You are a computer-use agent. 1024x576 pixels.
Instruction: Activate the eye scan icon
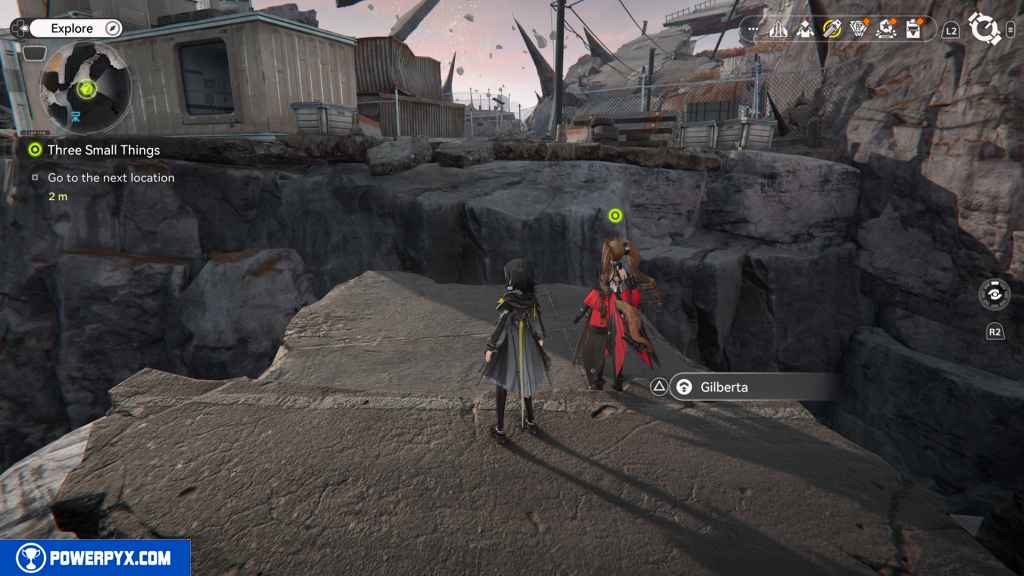point(994,295)
